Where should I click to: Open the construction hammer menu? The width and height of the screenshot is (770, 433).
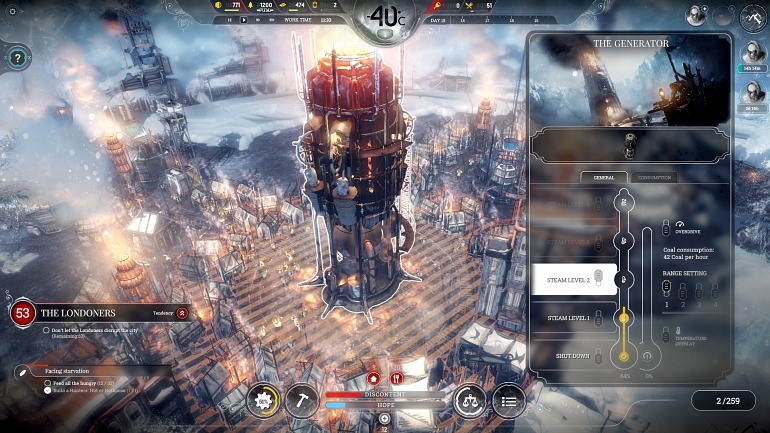click(x=301, y=400)
